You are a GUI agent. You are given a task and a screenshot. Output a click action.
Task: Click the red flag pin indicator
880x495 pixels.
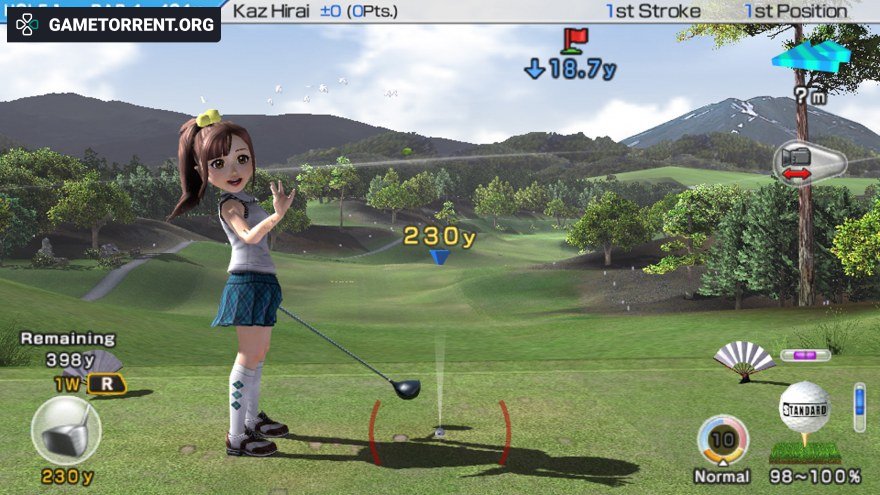point(574,40)
